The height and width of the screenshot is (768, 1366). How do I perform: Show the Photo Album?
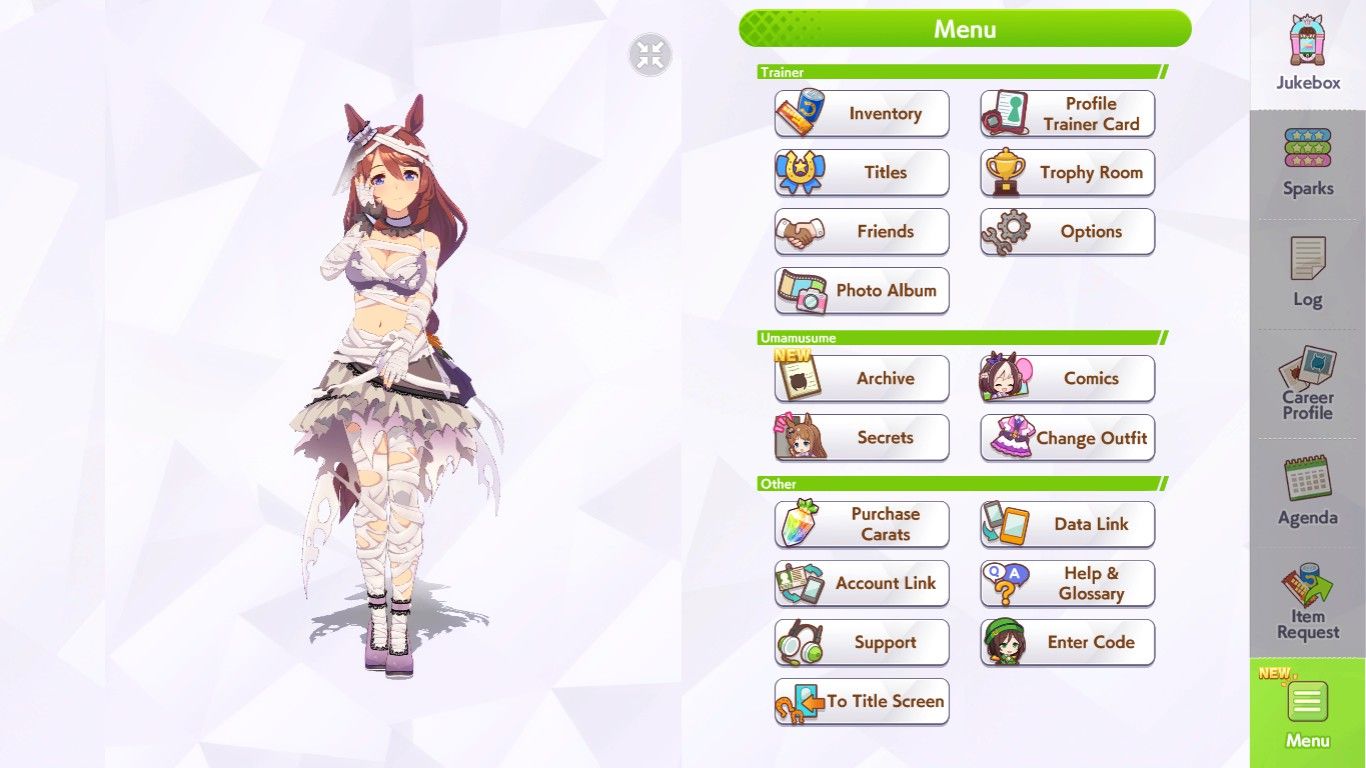[862, 291]
